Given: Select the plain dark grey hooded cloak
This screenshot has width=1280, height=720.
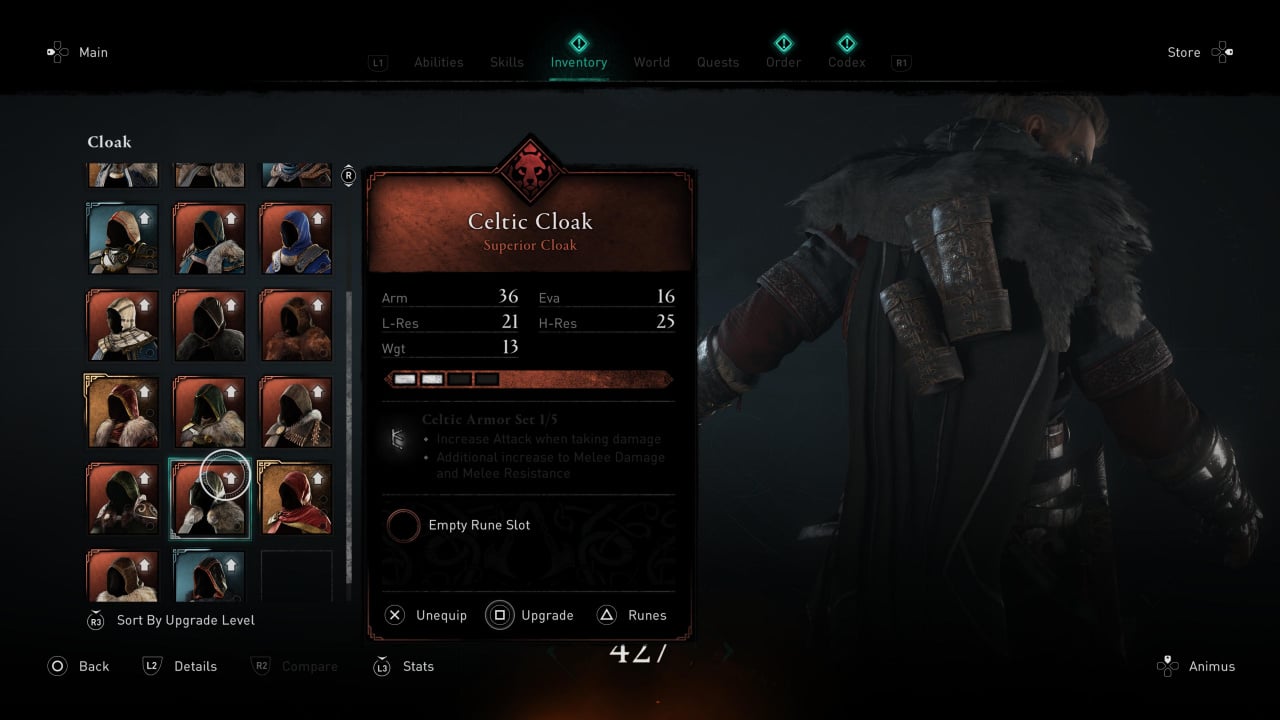Looking at the screenshot, I should point(209,325).
